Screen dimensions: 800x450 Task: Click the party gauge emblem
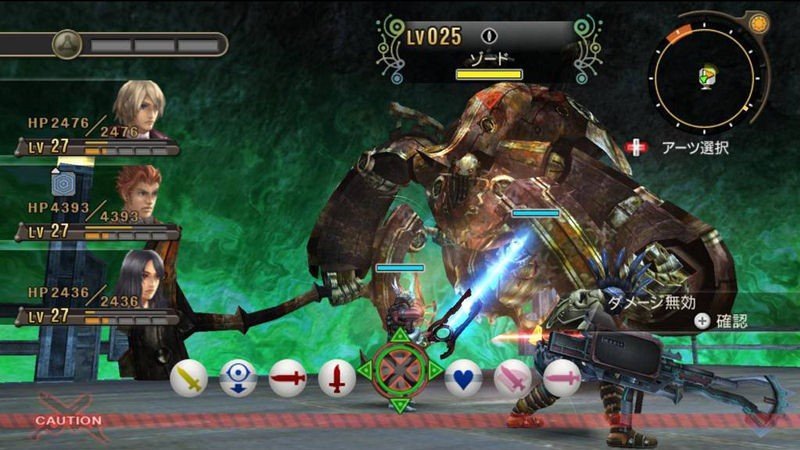[x=67, y=44]
